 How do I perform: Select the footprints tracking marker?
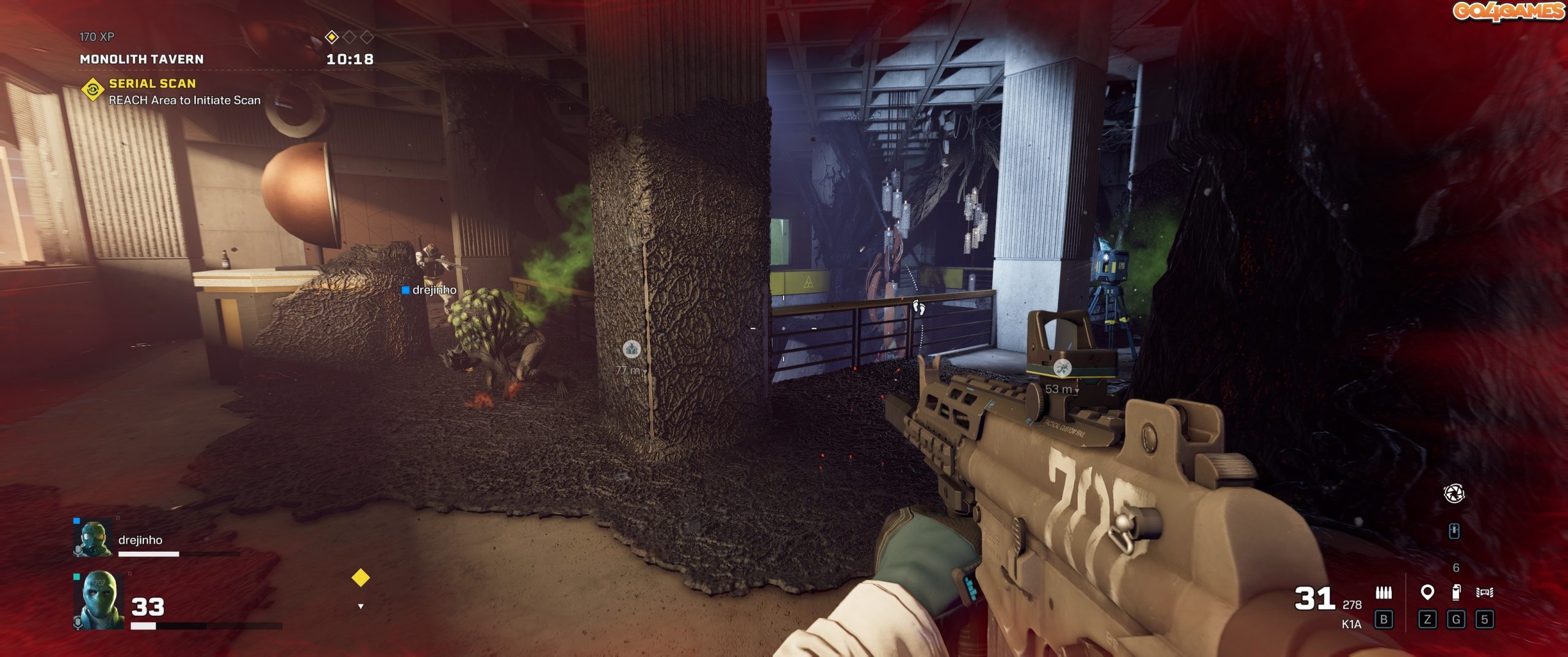point(918,306)
